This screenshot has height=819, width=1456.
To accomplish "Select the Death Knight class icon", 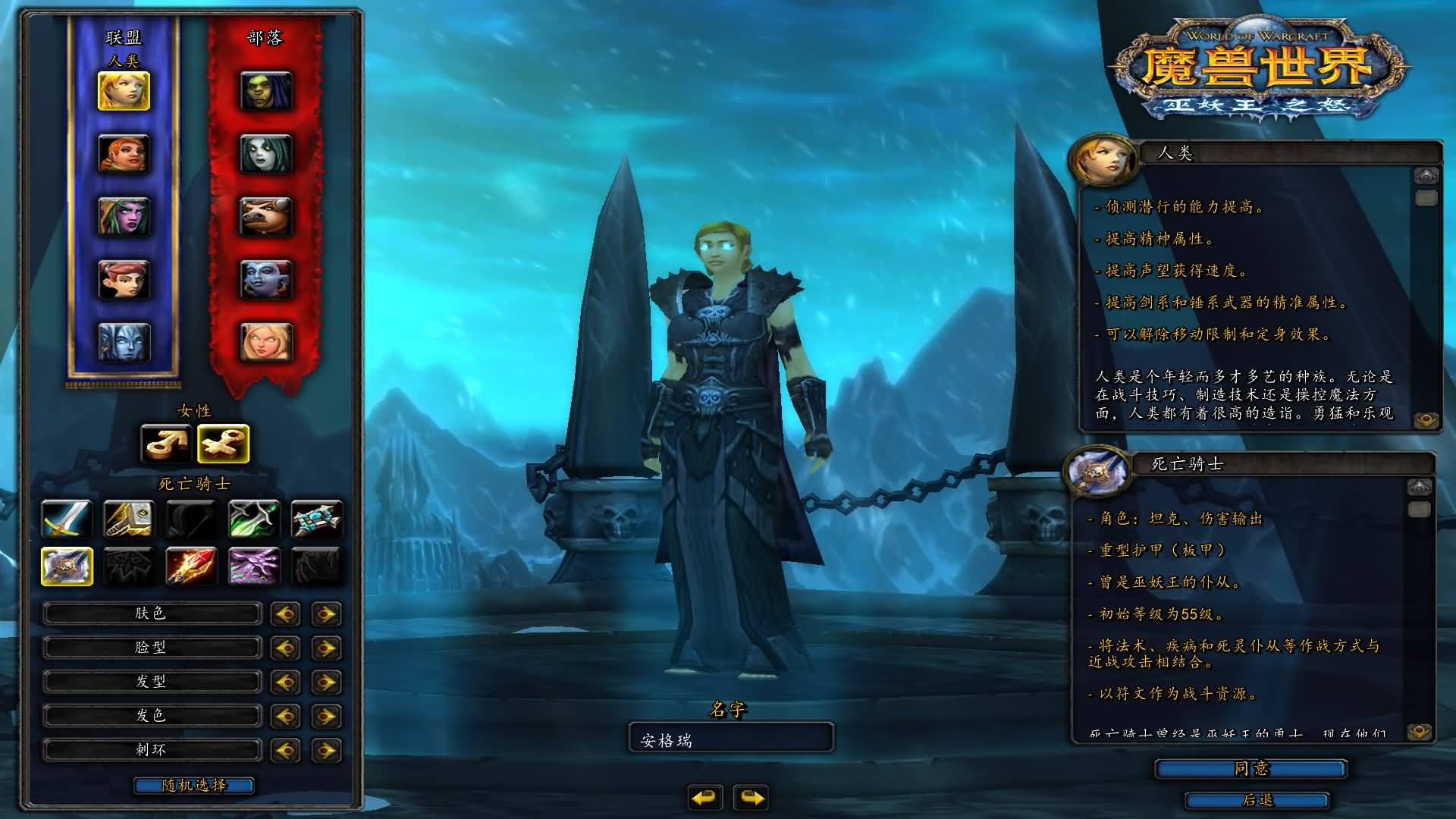I will click(67, 566).
